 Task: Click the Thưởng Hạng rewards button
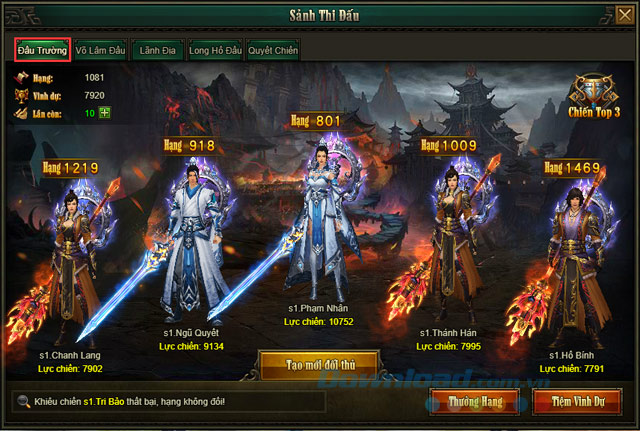476,402
